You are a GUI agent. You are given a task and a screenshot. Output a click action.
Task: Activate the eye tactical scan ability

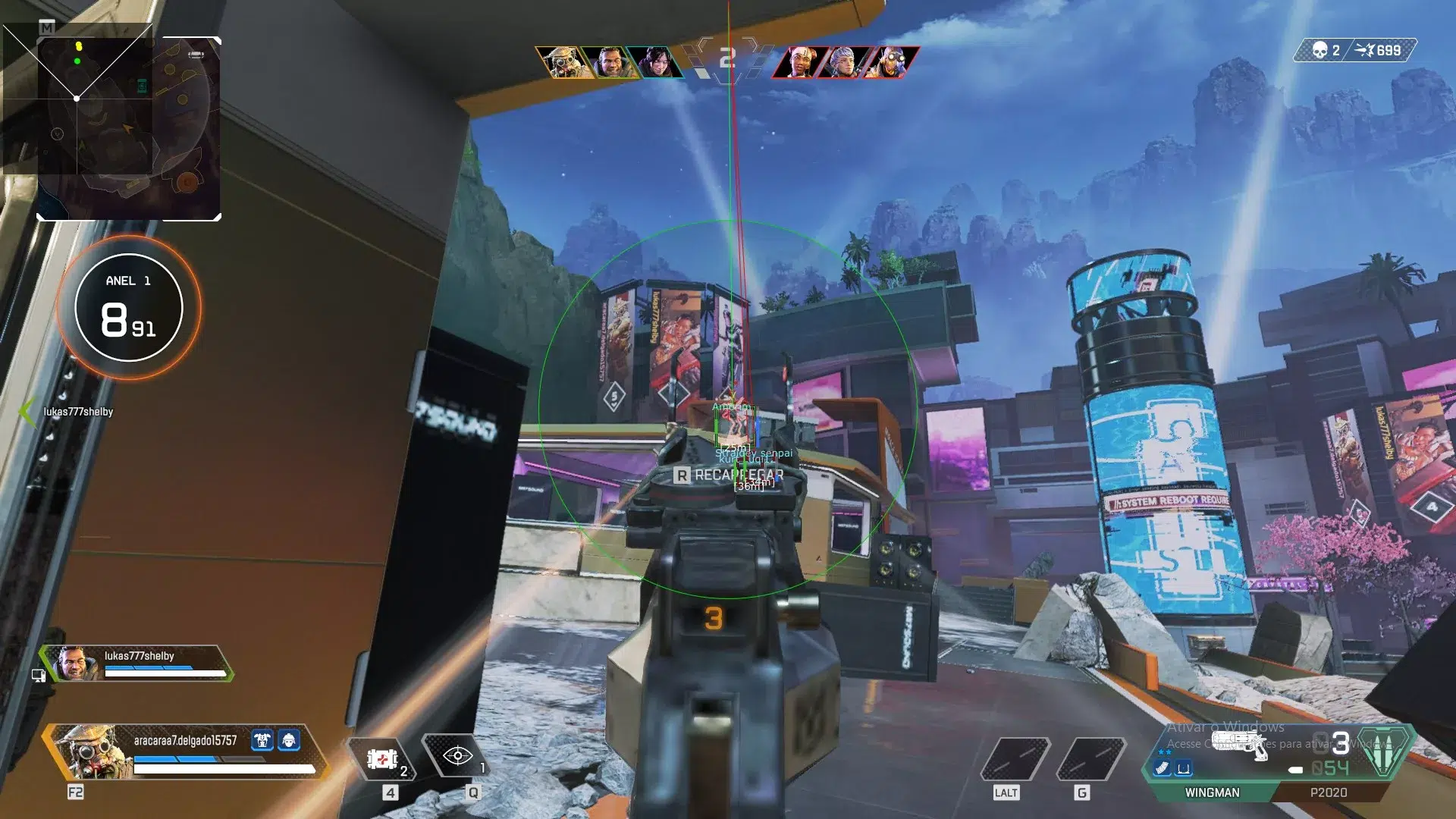point(457,755)
